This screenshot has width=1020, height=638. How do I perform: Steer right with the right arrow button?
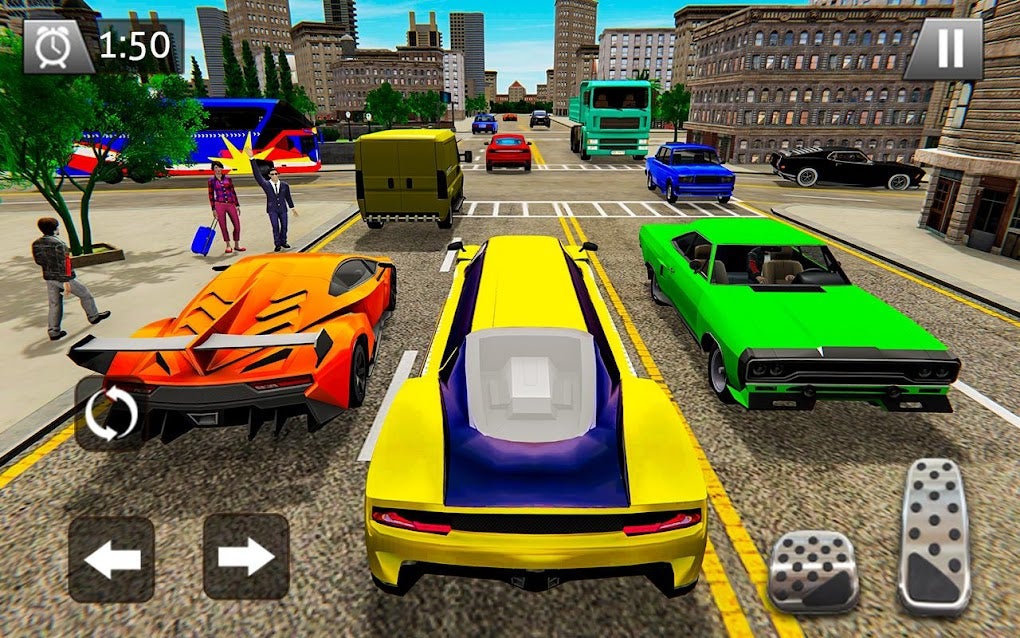[x=246, y=556]
